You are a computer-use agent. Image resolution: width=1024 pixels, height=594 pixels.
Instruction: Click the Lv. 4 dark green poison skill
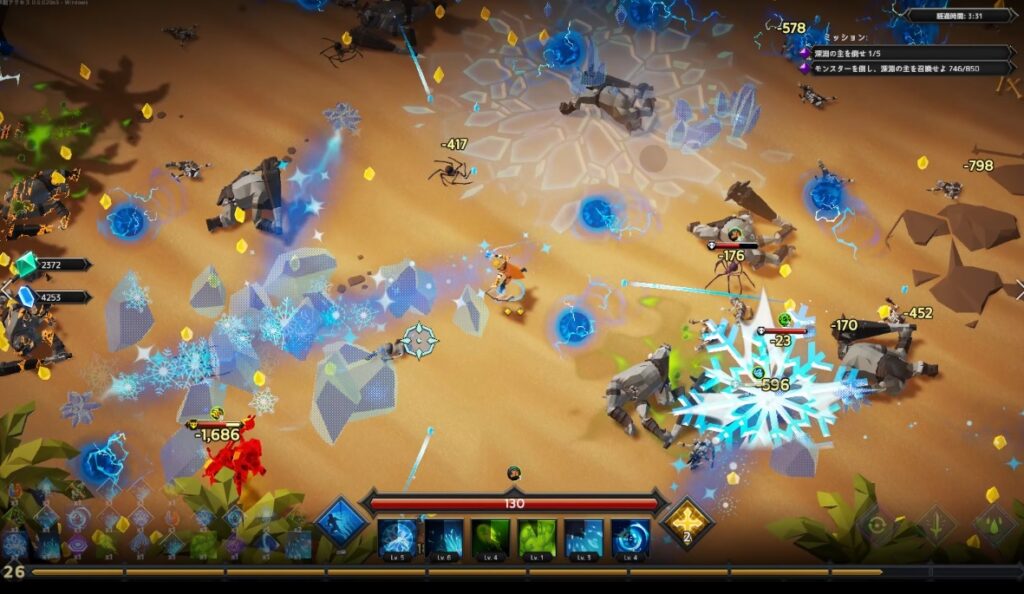point(491,538)
